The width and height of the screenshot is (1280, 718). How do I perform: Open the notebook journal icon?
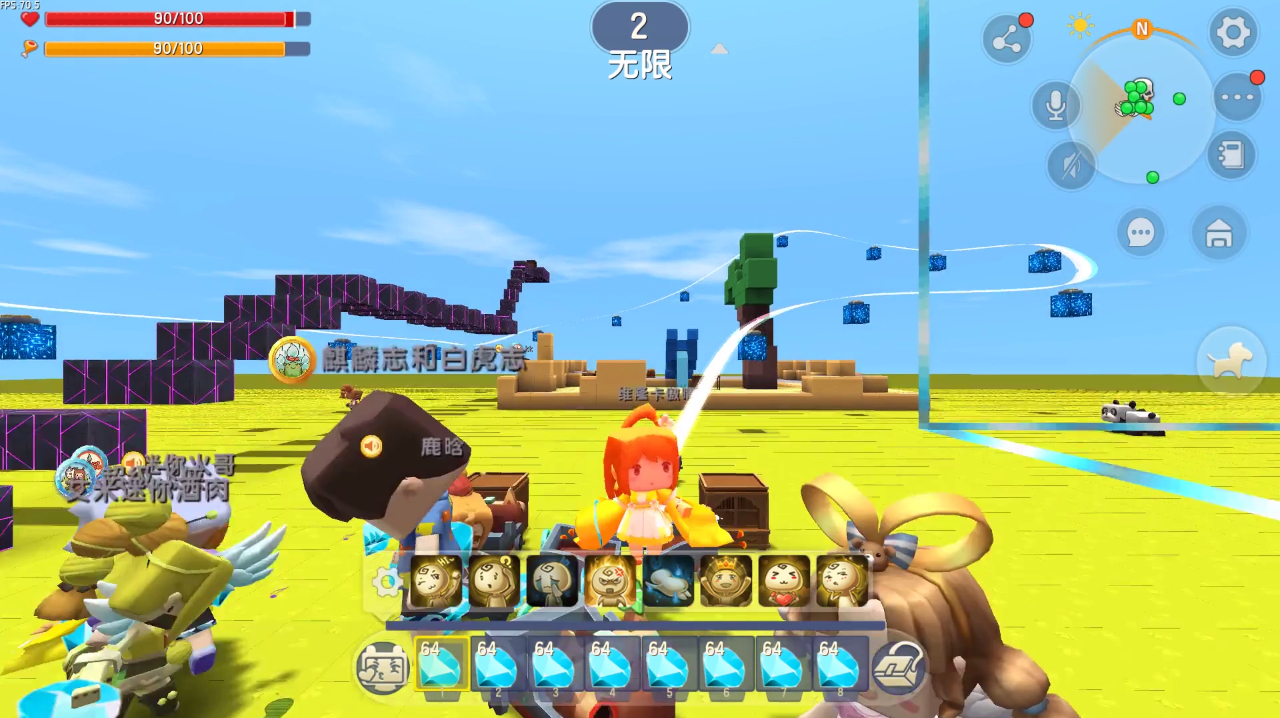click(1231, 155)
